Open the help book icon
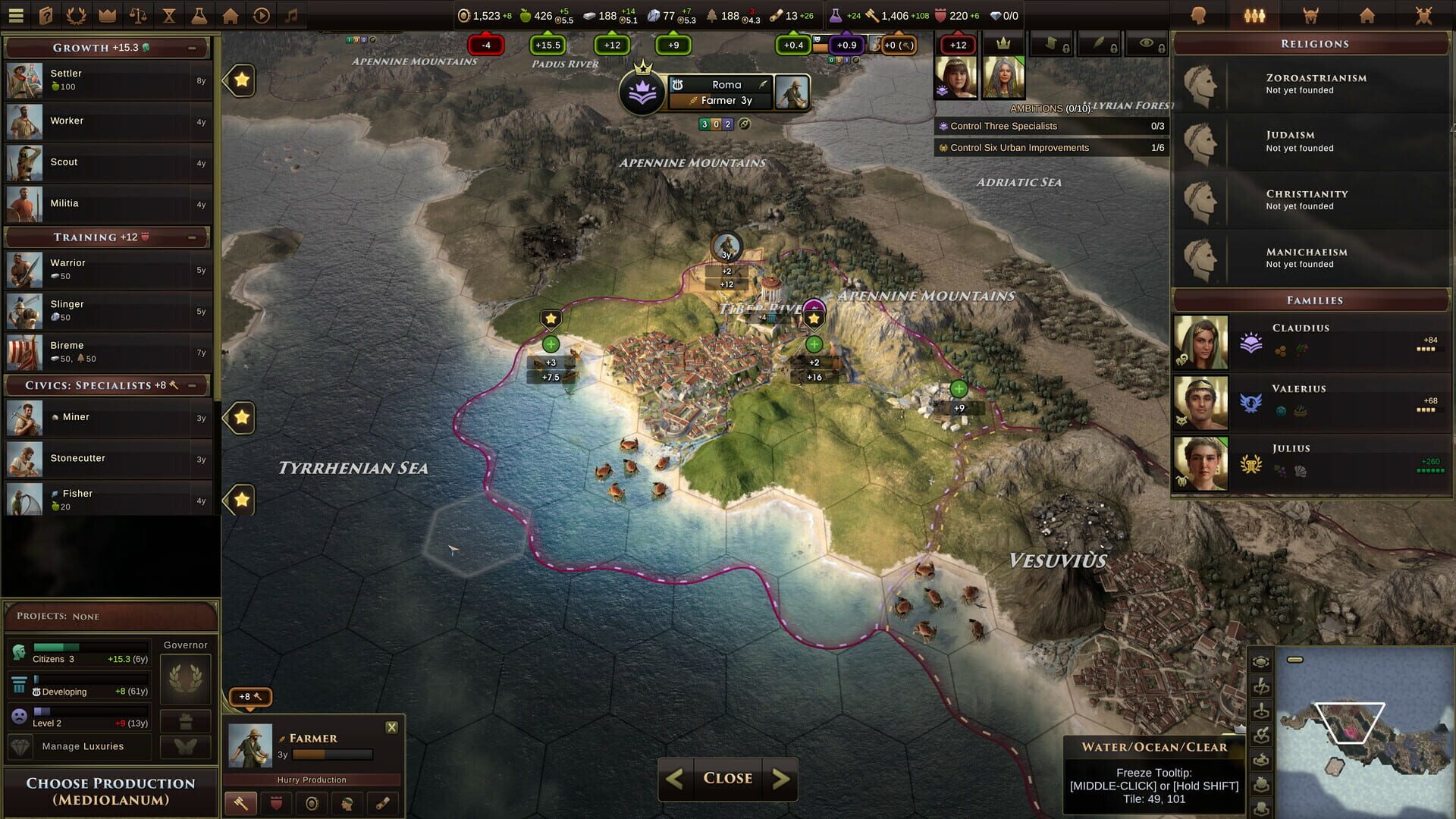 [46, 15]
